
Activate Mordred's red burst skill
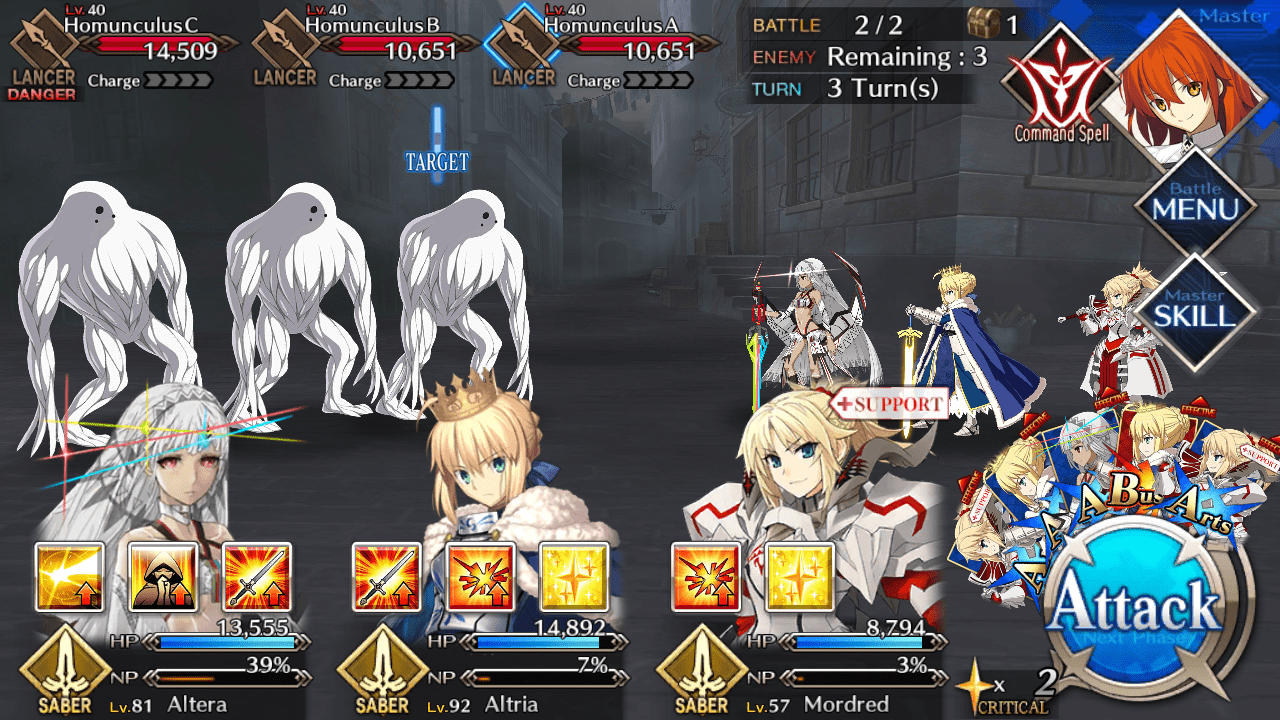pos(707,577)
